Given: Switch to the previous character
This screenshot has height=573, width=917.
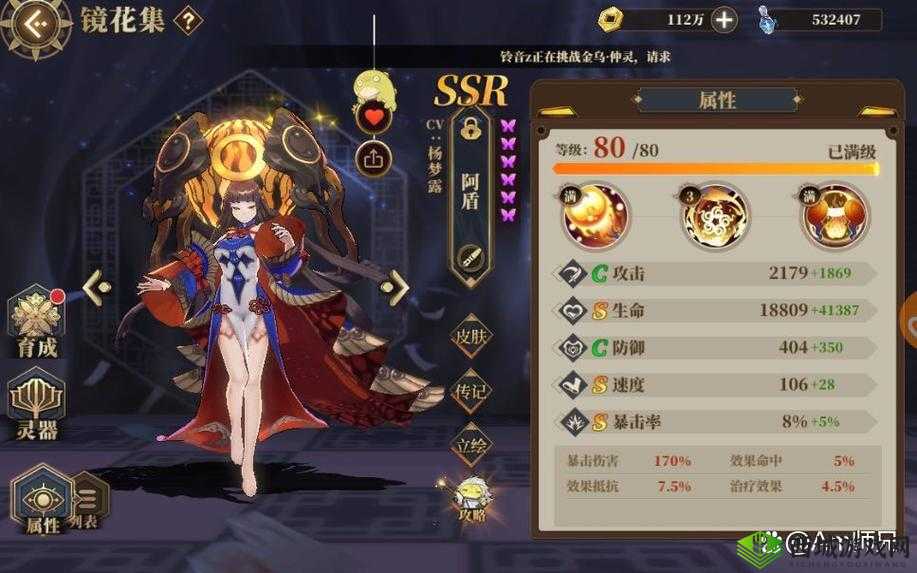Looking at the screenshot, I should [97, 288].
